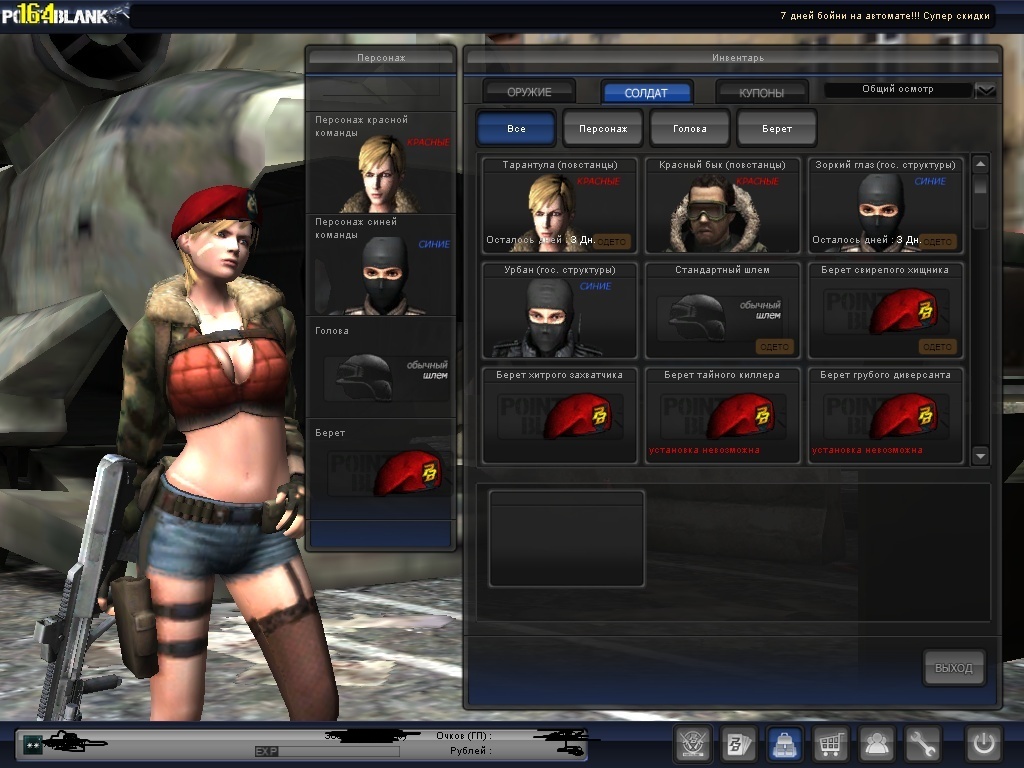1024x768 pixels.
Task: Filter inventory by Берет
Action: tap(777, 129)
